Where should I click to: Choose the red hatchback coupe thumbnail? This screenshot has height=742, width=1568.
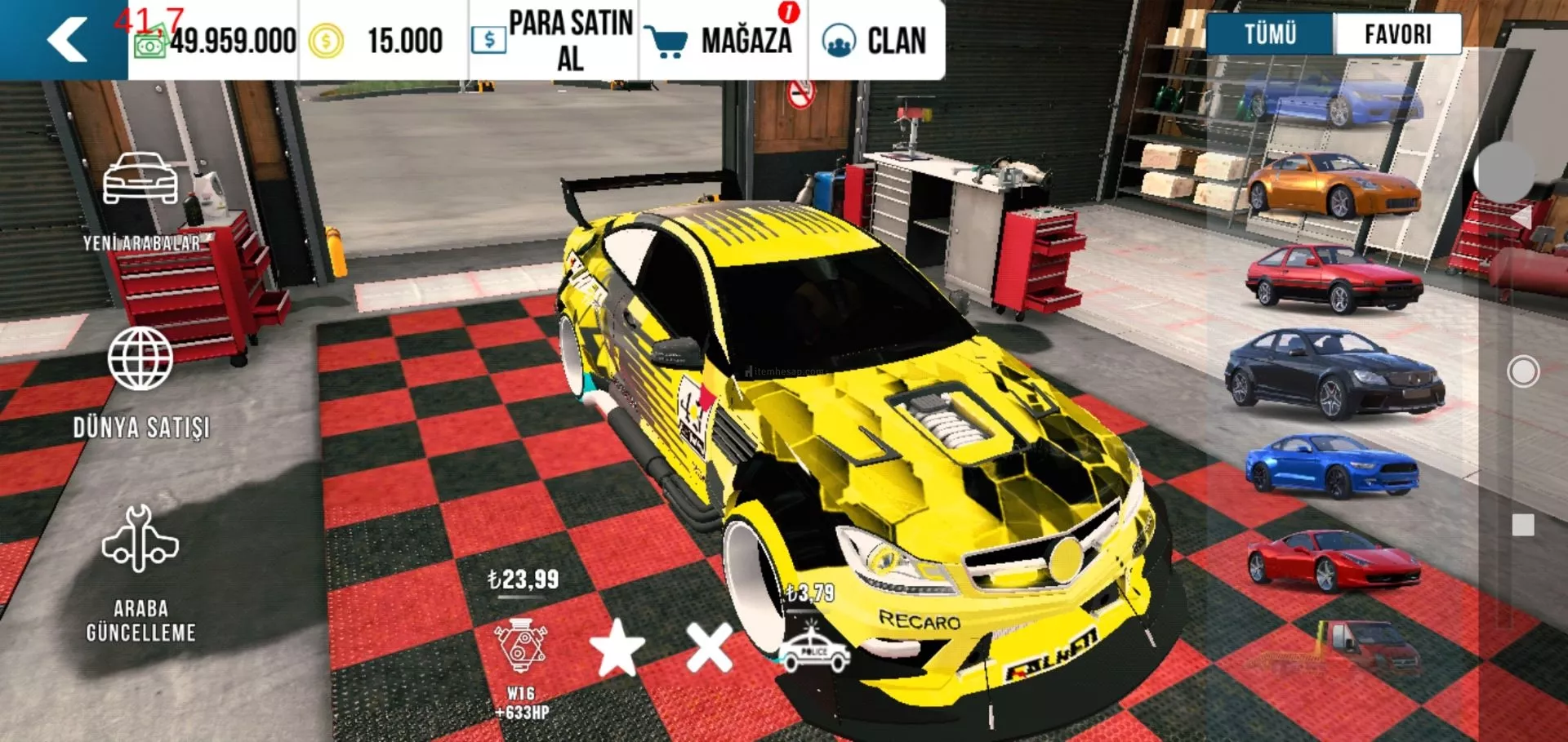1333,278
